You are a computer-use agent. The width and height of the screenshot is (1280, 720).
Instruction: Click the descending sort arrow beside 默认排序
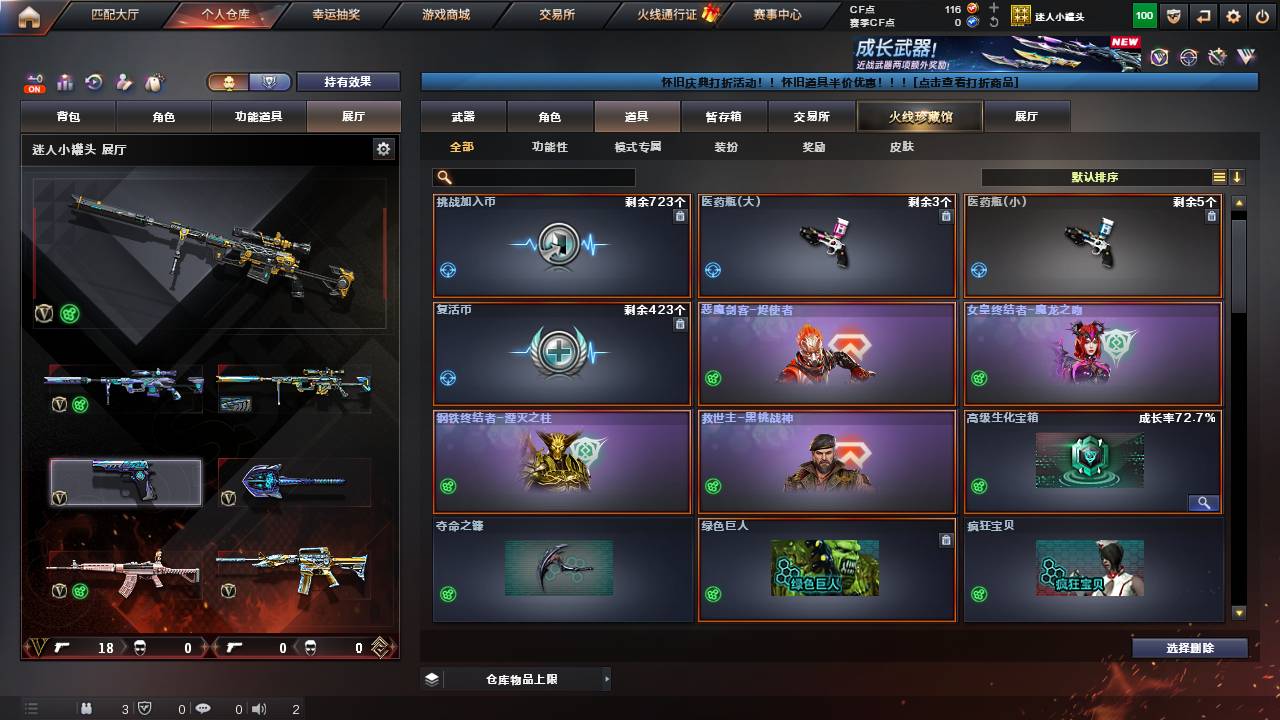(x=1238, y=177)
